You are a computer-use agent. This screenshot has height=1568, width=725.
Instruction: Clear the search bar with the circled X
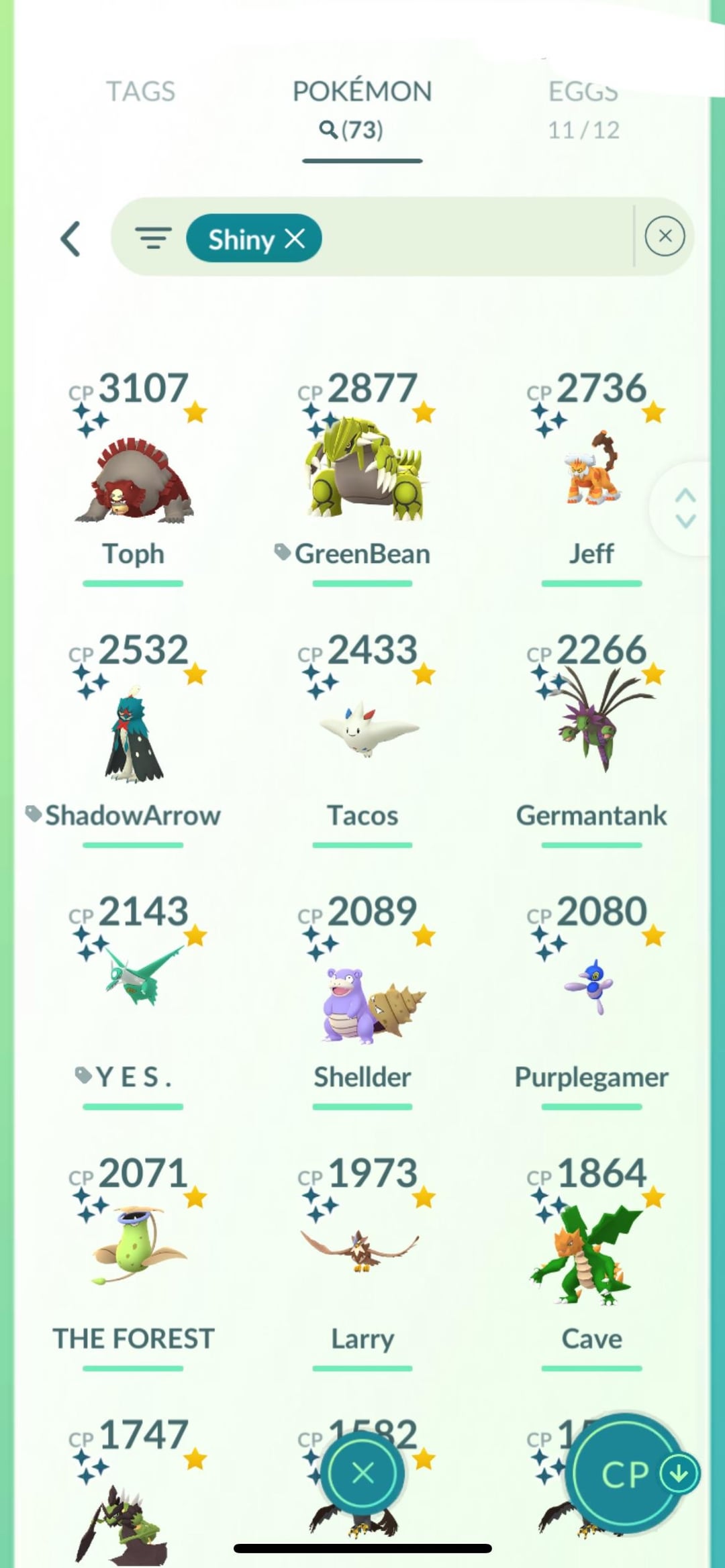(665, 236)
